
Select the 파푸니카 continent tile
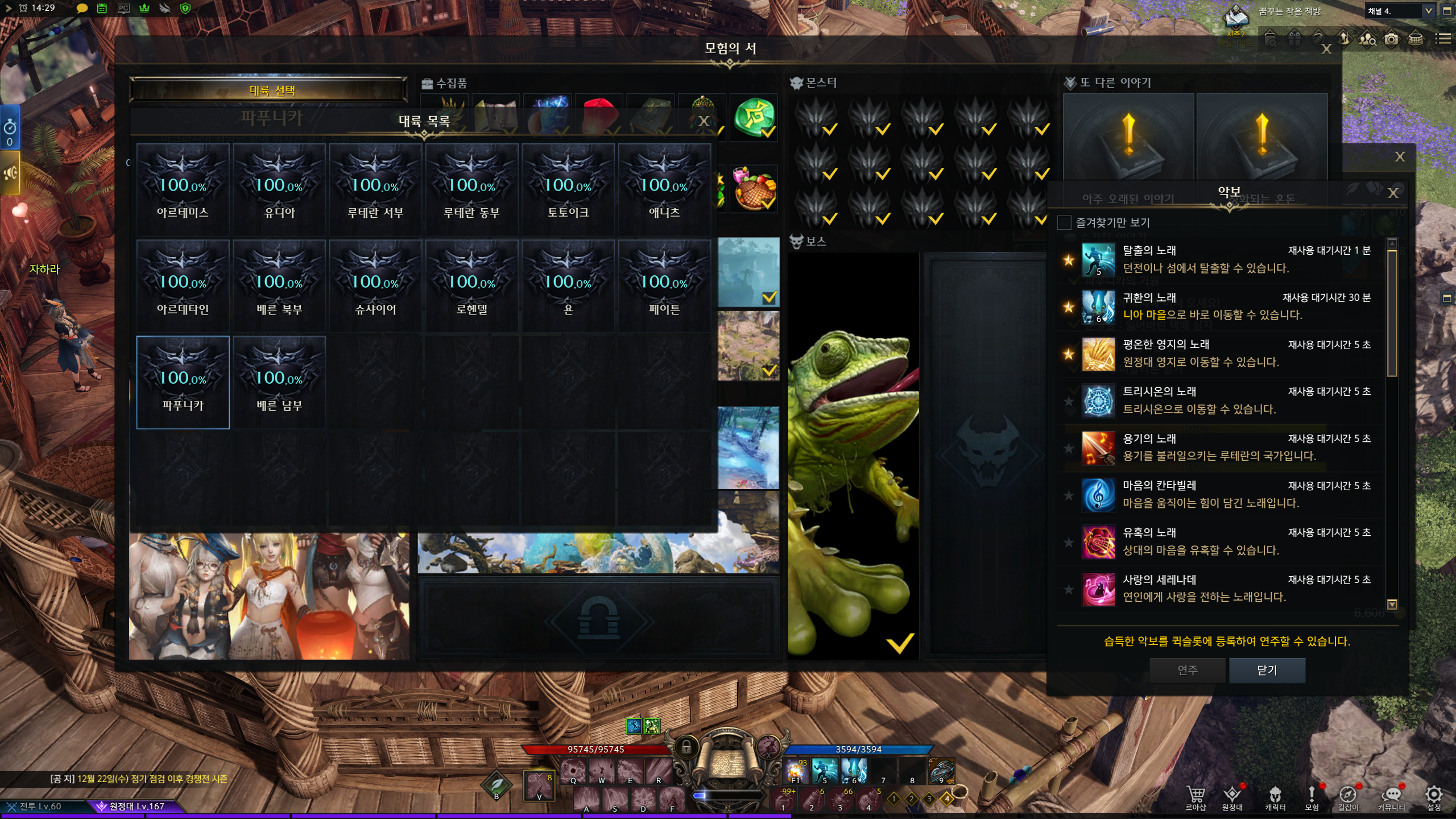pyautogui.click(x=183, y=382)
